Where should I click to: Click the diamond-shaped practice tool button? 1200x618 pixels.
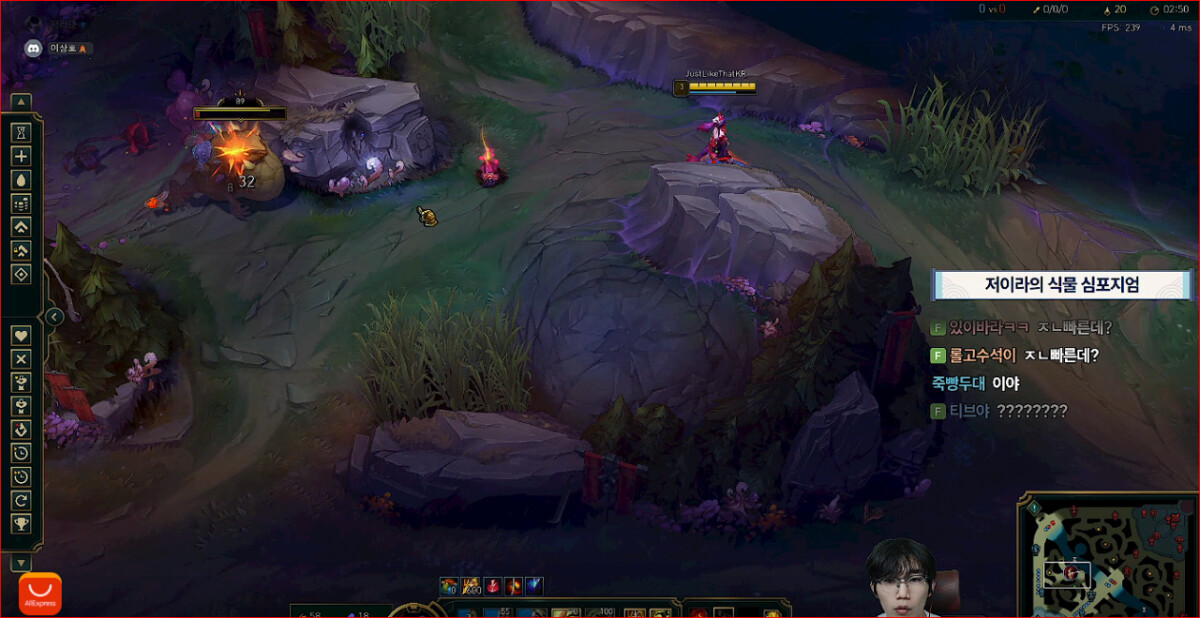coord(21,274)
